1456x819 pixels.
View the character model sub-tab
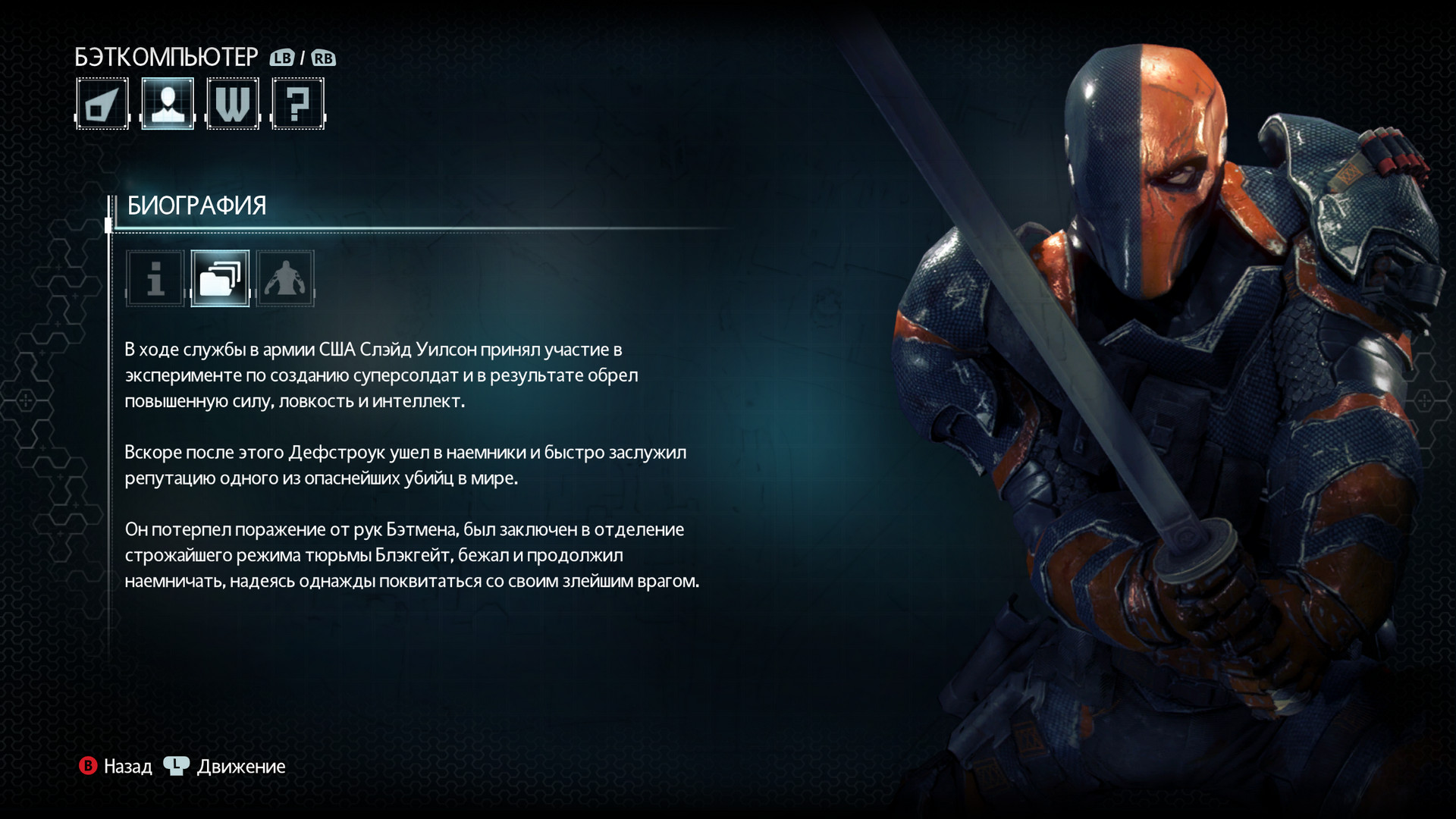[285, 278]
